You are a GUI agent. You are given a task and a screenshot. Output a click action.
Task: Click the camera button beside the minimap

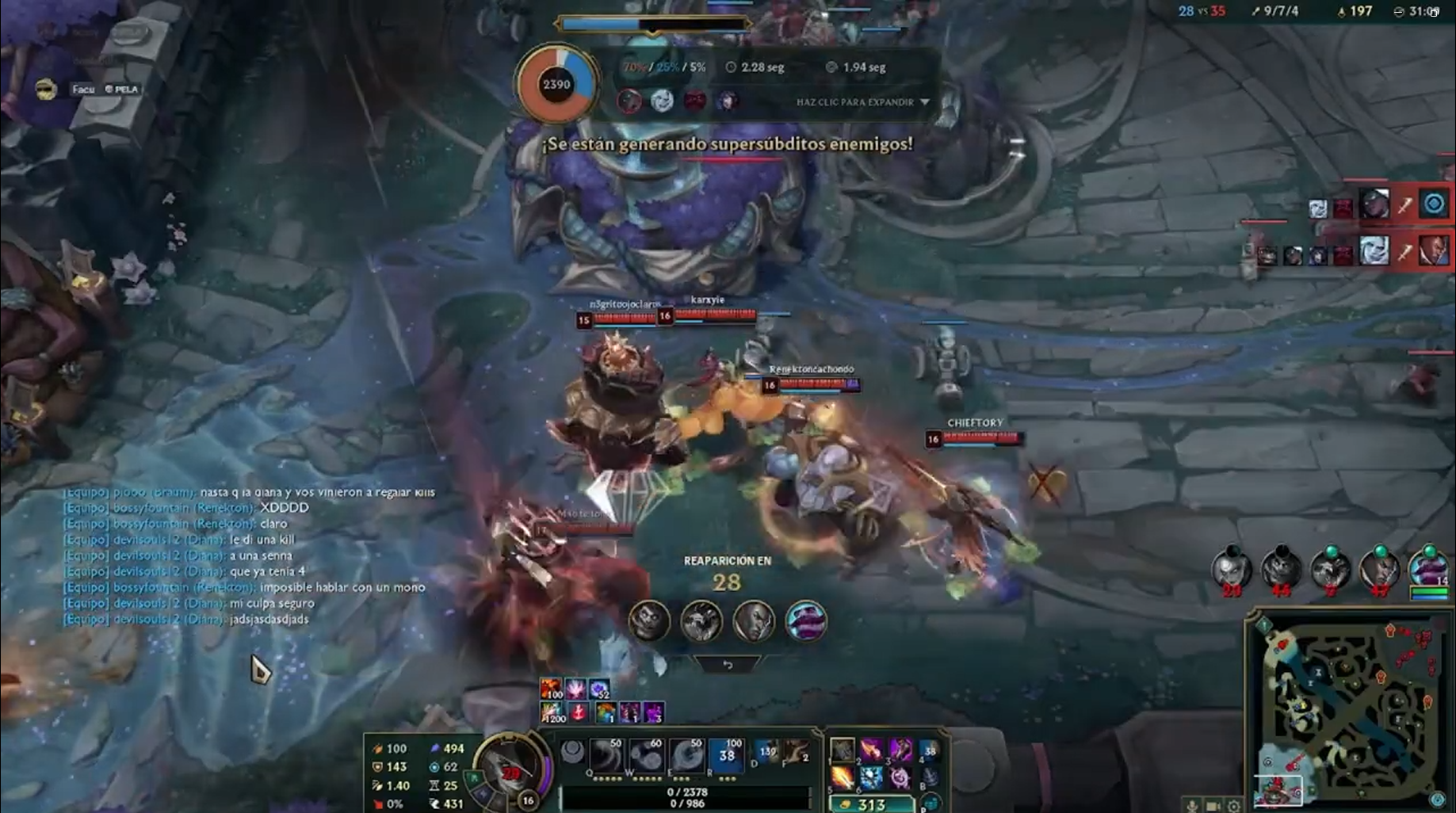pyautogui.click(x=1213, y=806)
